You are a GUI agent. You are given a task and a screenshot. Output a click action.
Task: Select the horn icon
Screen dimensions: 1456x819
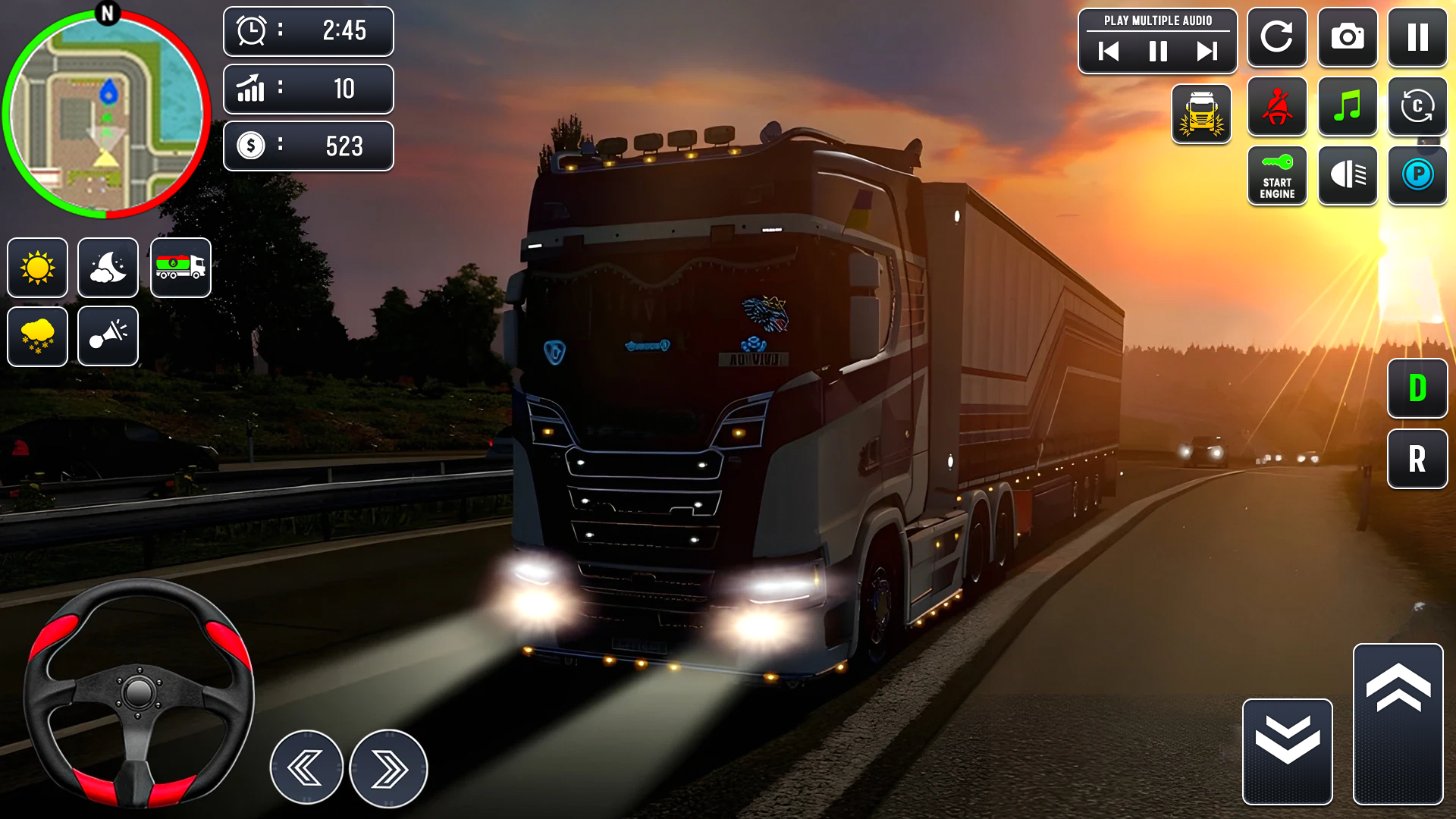108,336
